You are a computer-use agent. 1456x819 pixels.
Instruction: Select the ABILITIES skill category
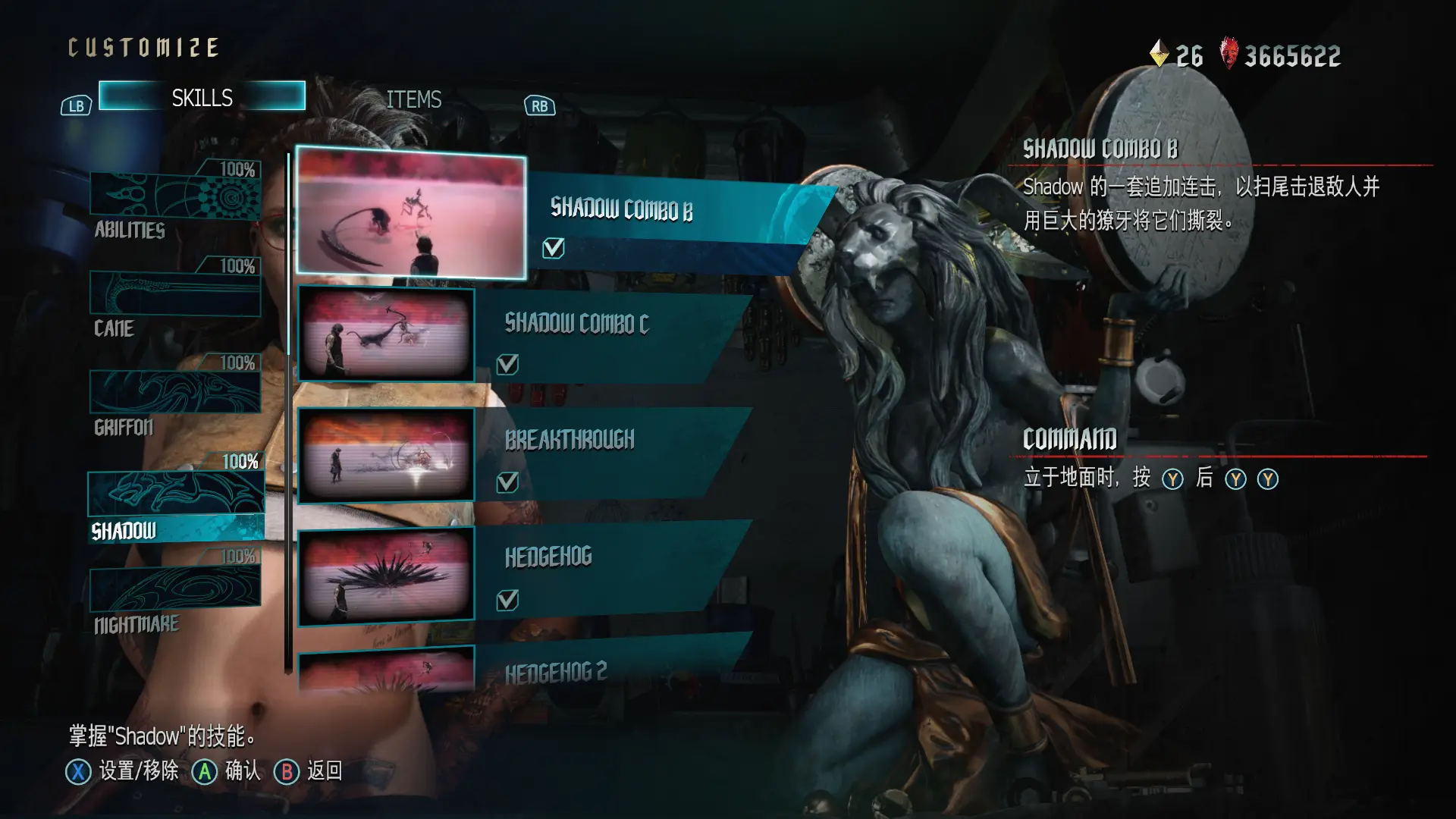[x=175, y=199]
